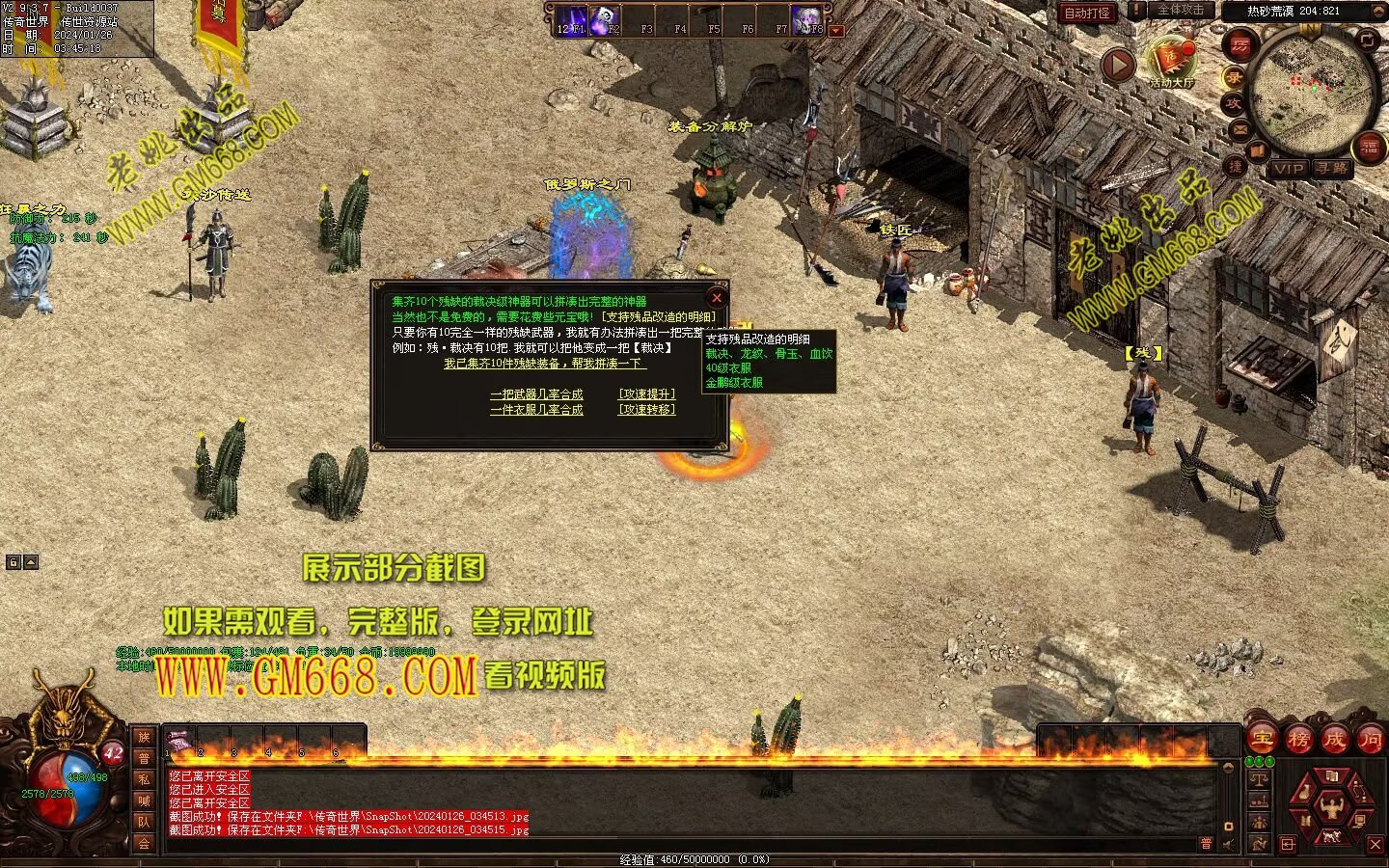This screenshot has height=868, width=1389.
Task: Switch to 私 private chat channel
Action: click(144, 779)
